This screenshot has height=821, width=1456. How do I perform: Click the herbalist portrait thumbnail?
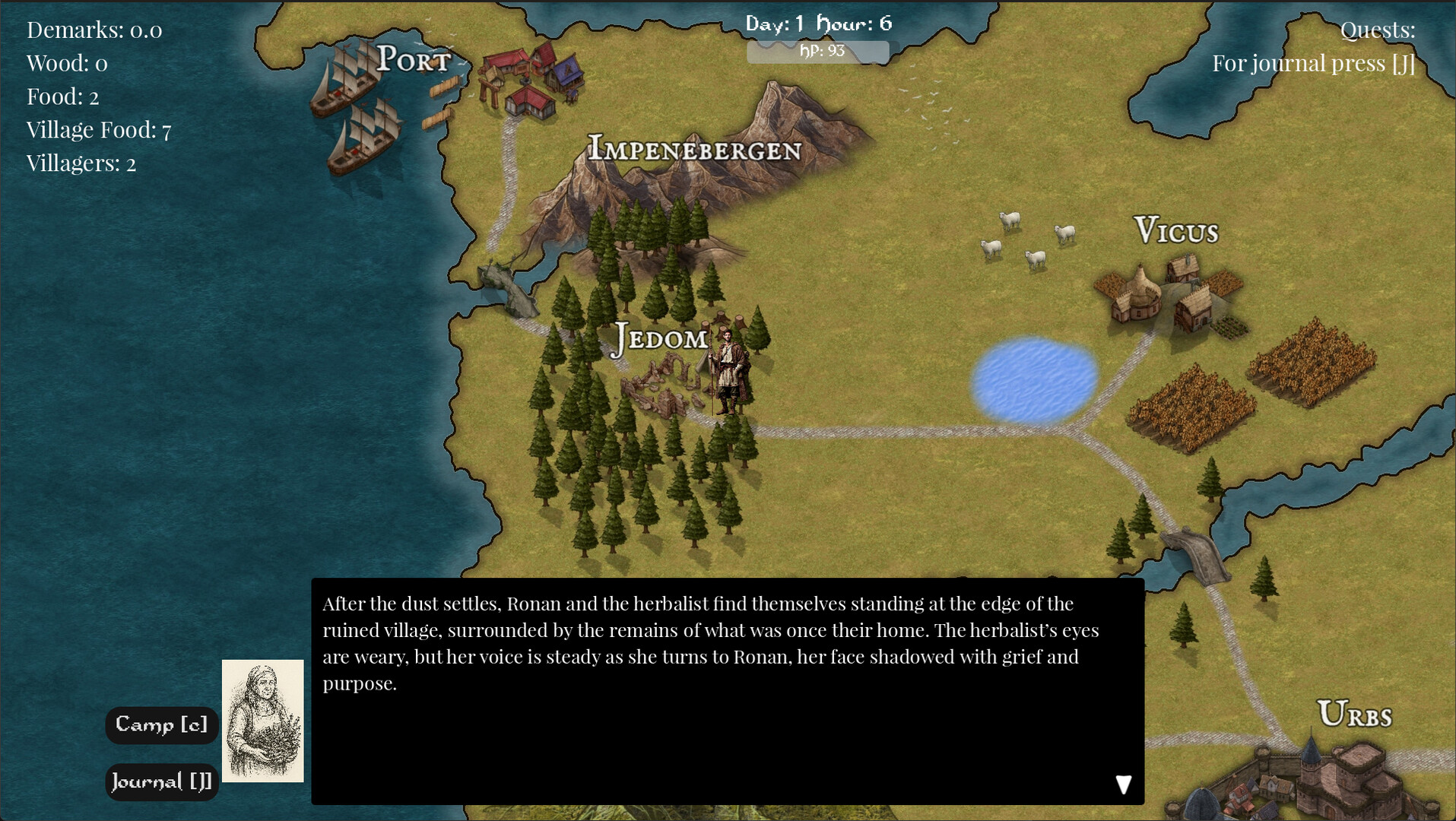(x=262, y=721)
